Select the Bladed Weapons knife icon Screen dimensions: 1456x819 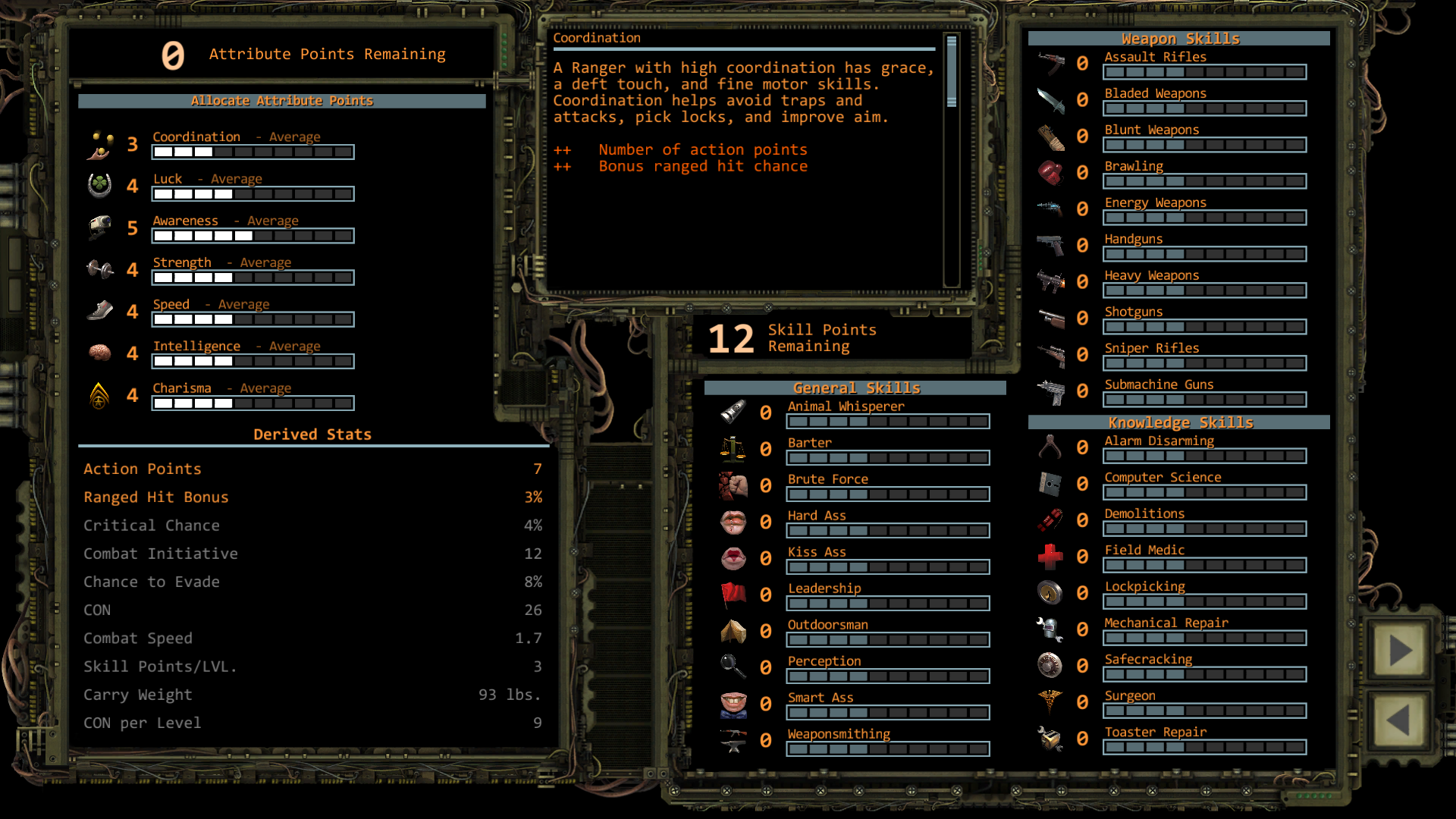(x=1051, y=99)
